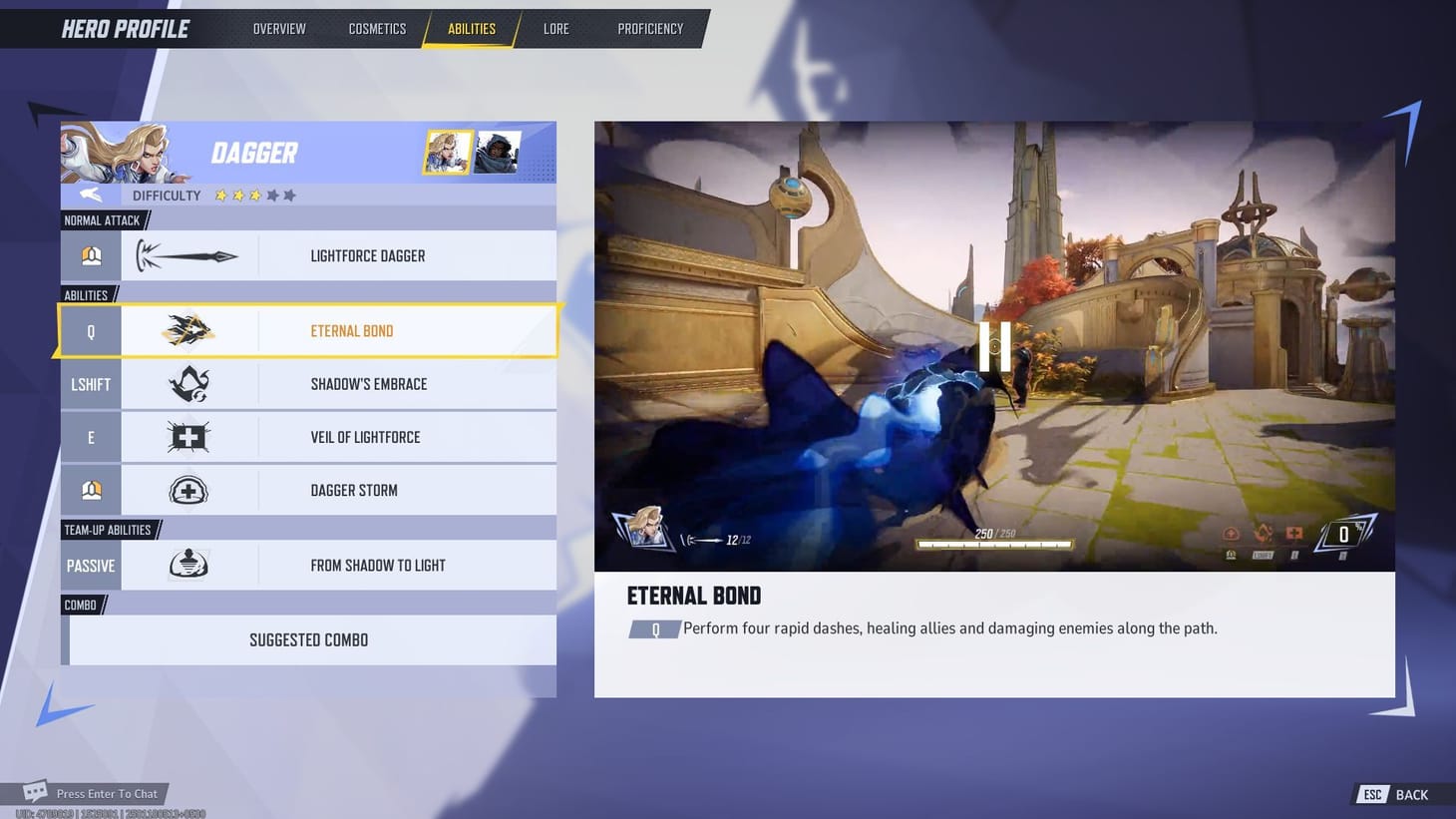Switch to the Overview tab
The image size is (1456, 819).
[278, 28]
